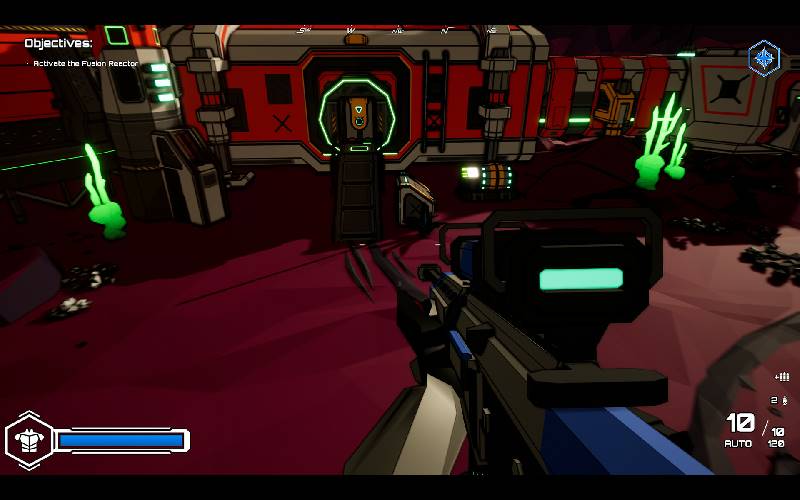Activate the blue hexagon star icon

point(764,57)
